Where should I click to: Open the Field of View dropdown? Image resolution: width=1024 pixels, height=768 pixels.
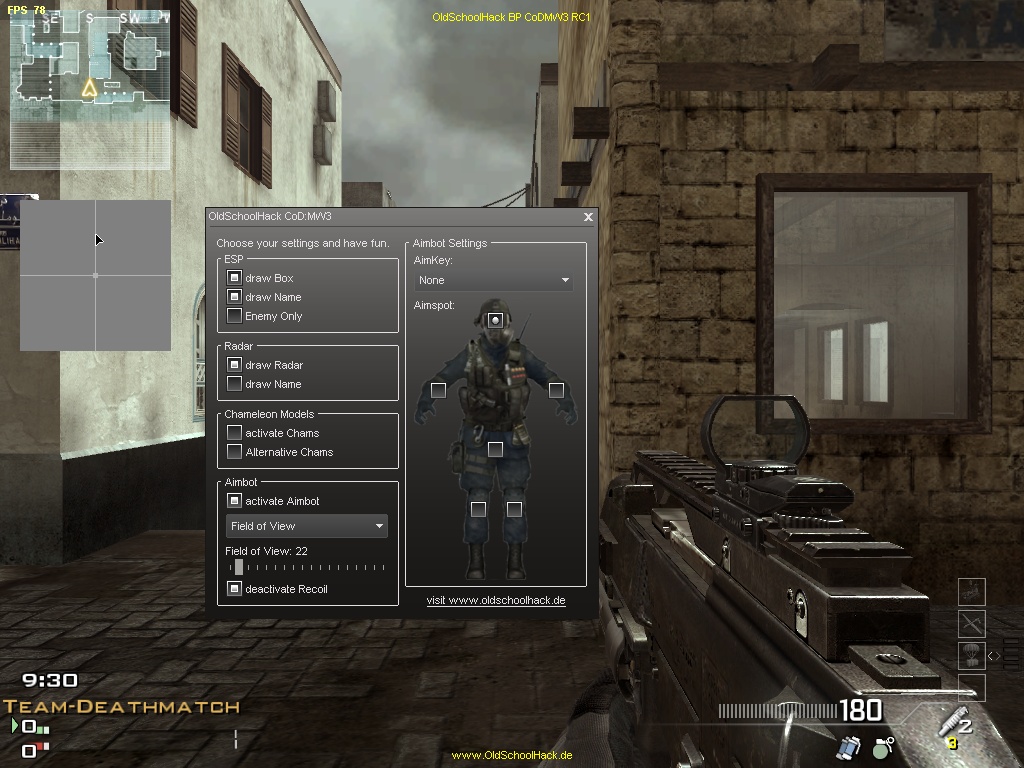[306, 526]
